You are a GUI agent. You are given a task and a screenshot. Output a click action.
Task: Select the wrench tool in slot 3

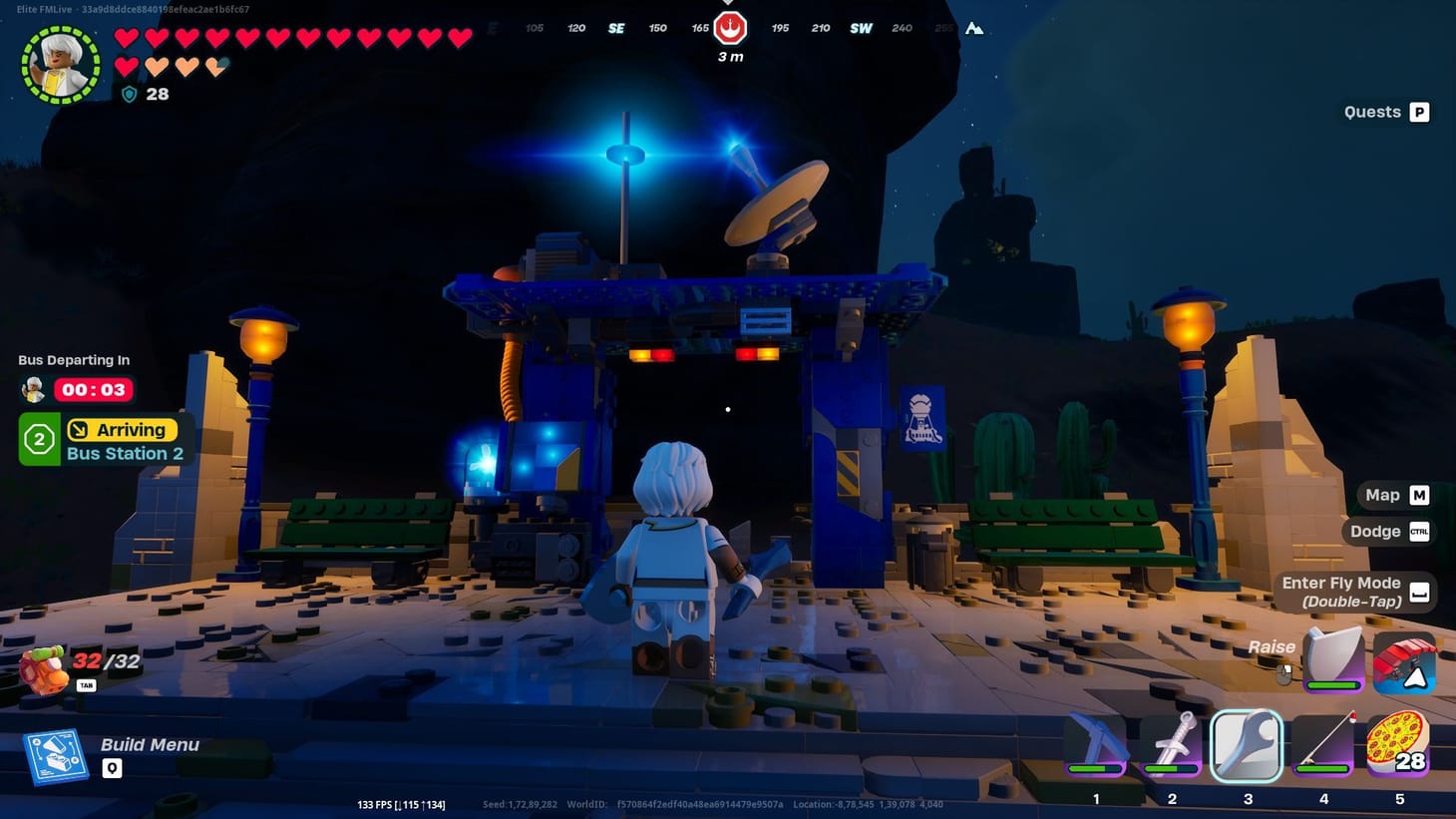click(x=1247, y=743)
